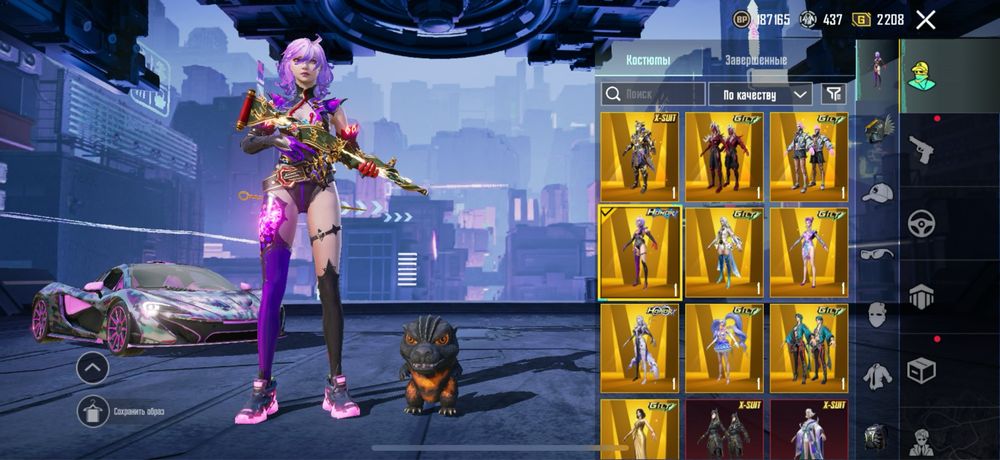Open the Завершенные tab
1000x460 pixels.
(x=756, y=60)
